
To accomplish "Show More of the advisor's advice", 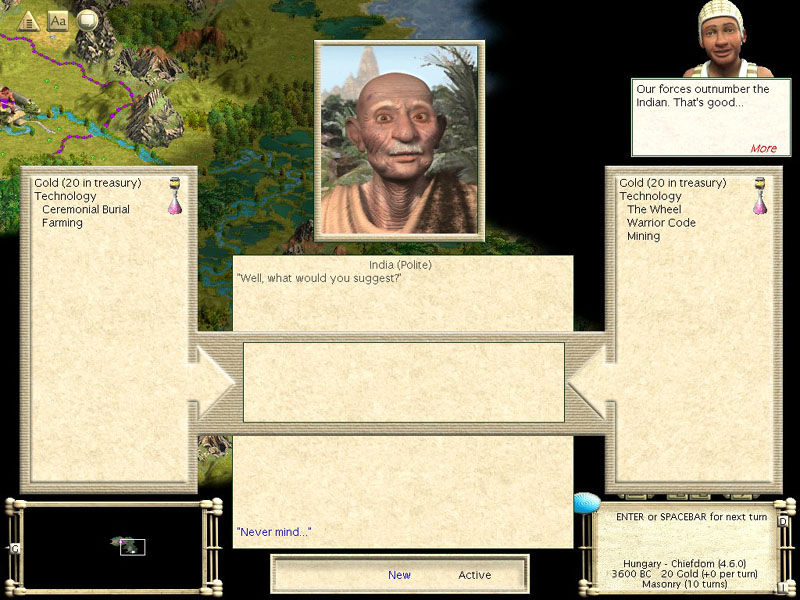I will tap(763, 148).
